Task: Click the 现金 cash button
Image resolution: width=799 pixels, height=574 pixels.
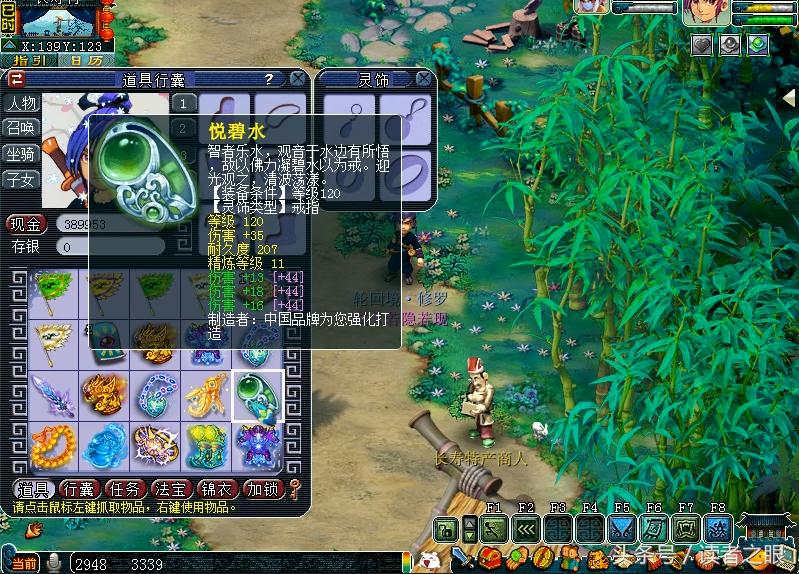Action: click(x=26, y=224)
